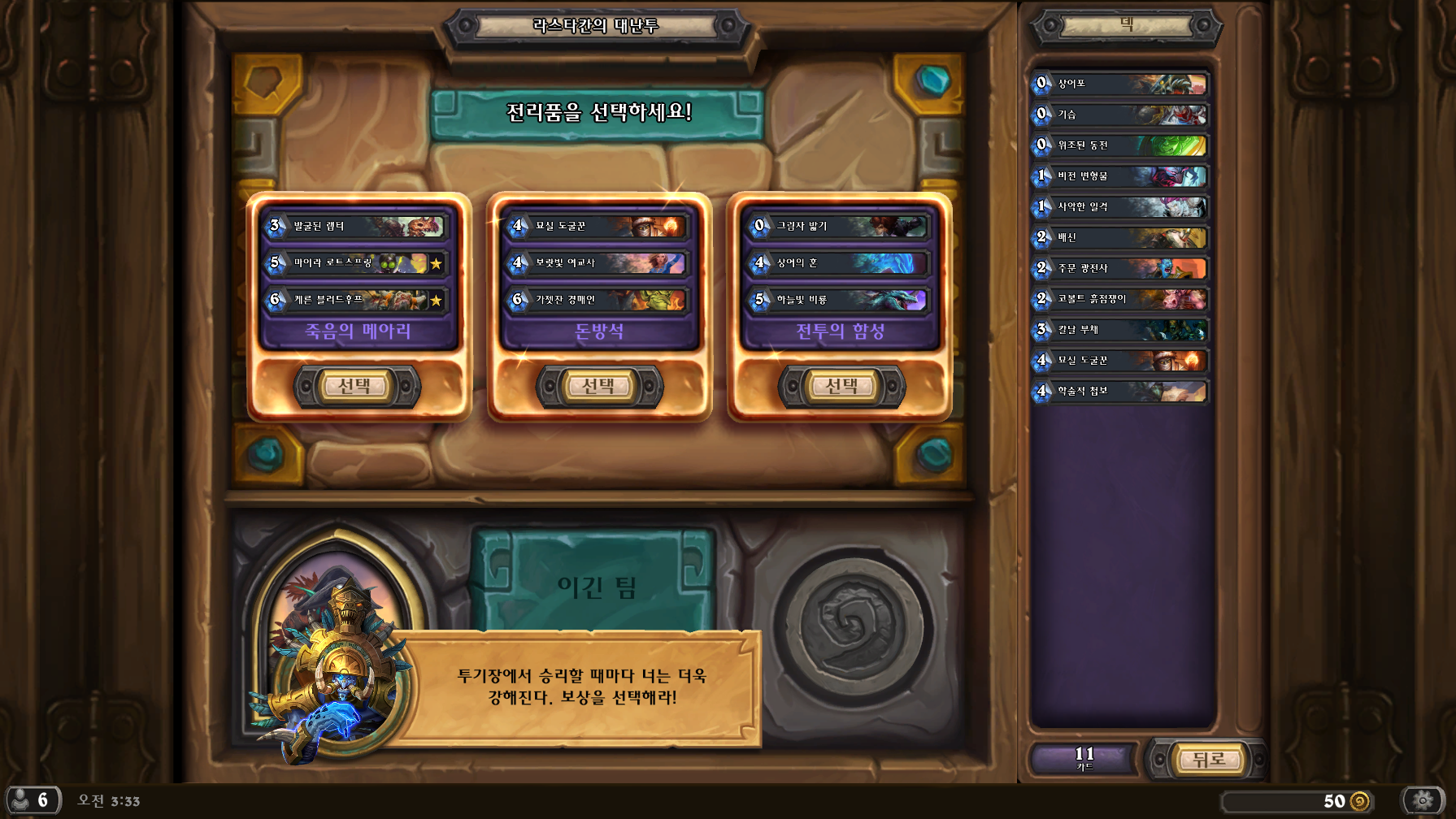The height and width of the screenshot is (819, 1456).
Task: Click 상어포 in the deck list
Action: pos(1120,84)
